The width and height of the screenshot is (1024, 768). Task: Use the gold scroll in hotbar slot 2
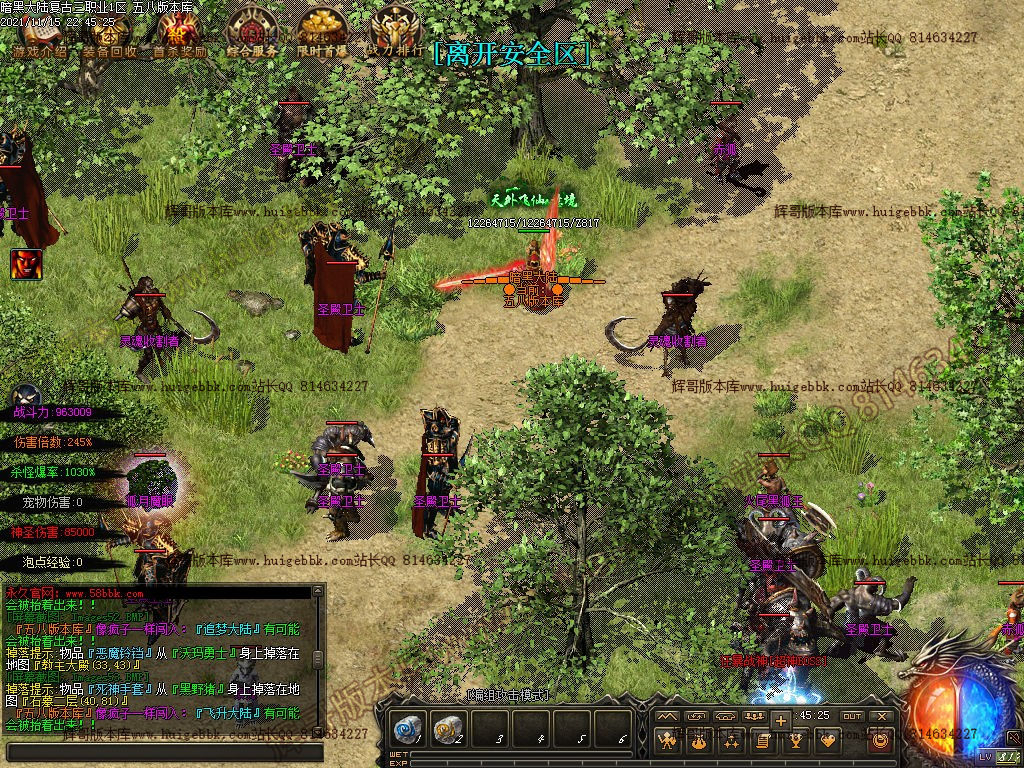coord(450,729)
